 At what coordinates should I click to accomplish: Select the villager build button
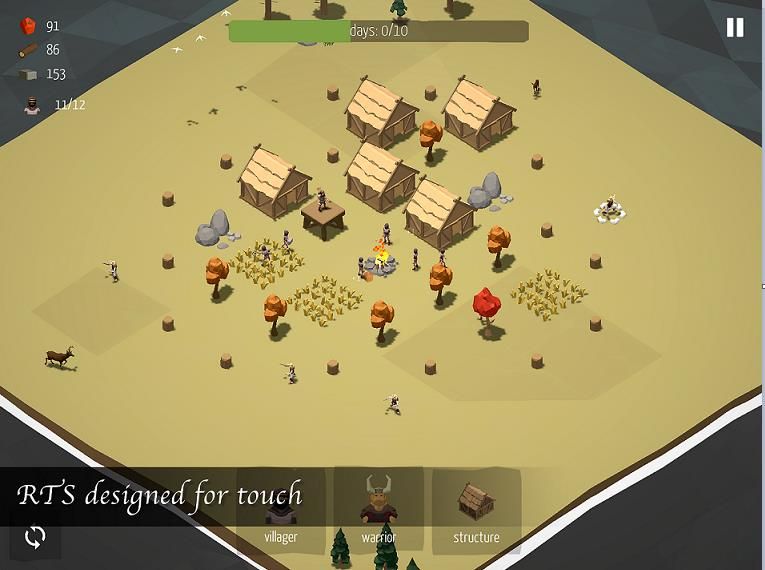[281, 511]
